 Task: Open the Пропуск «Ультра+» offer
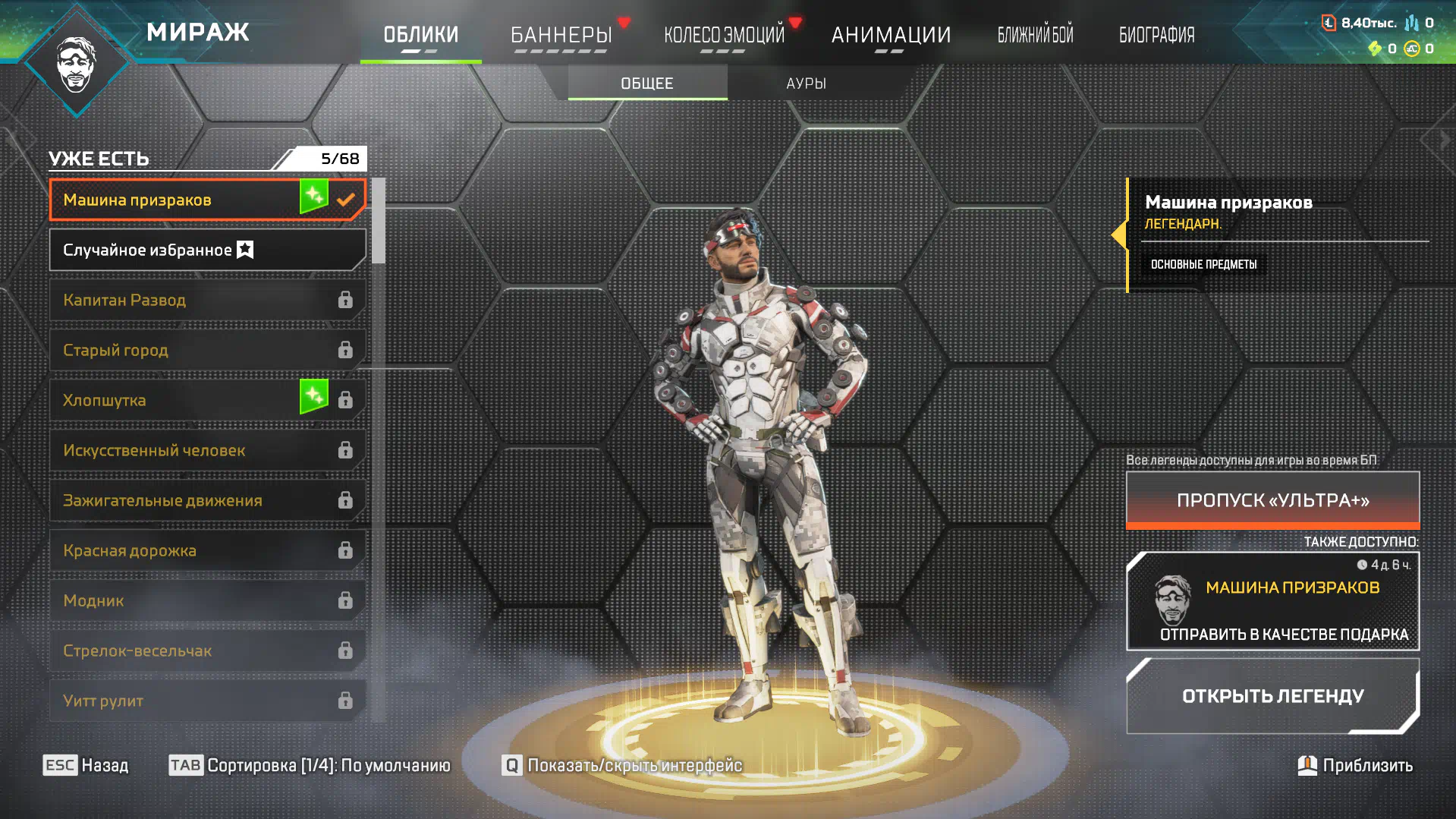click(x=1272, y=500)
